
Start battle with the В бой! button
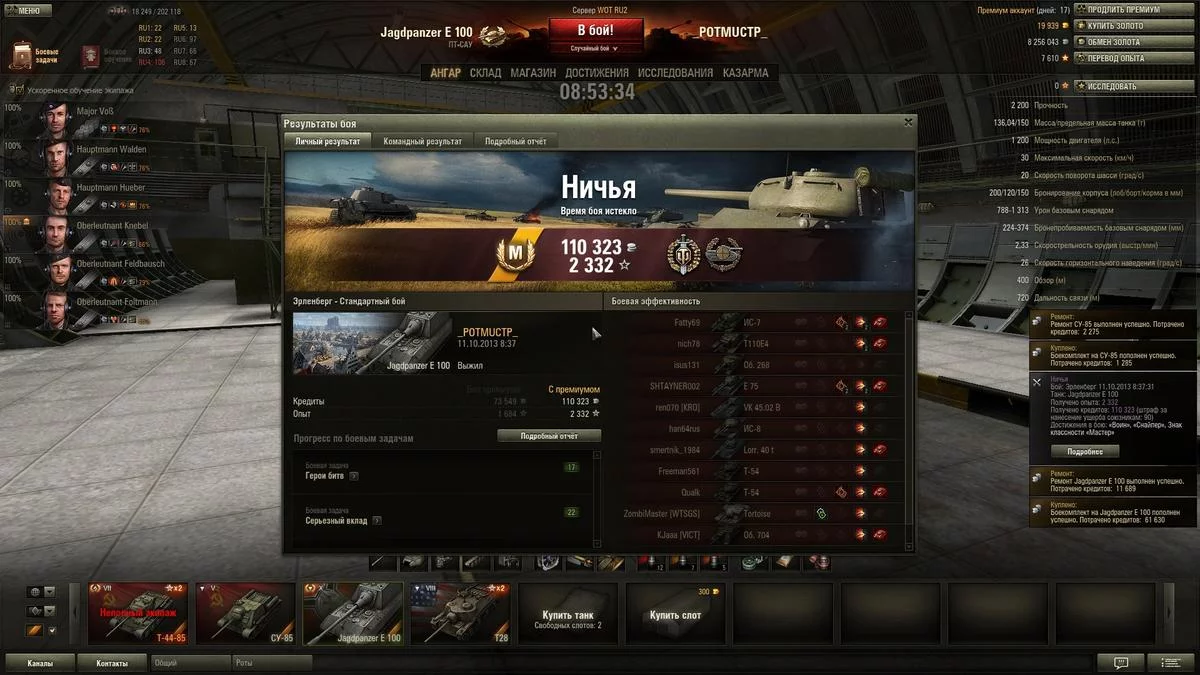[x=595, y=31]
